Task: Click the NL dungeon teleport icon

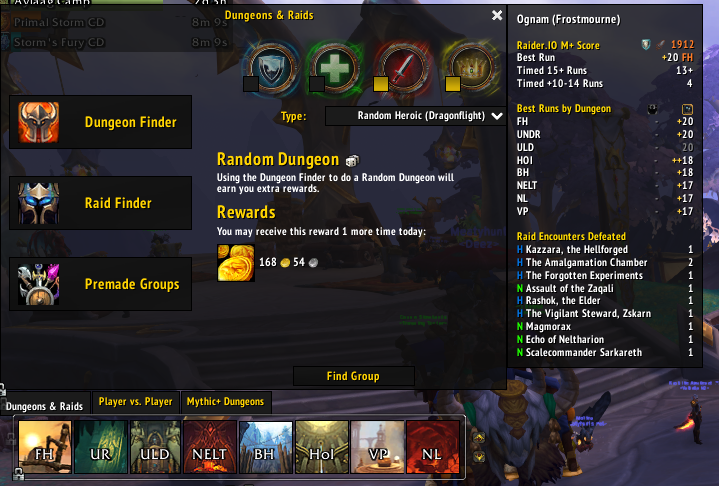Action: pos(433,446)
